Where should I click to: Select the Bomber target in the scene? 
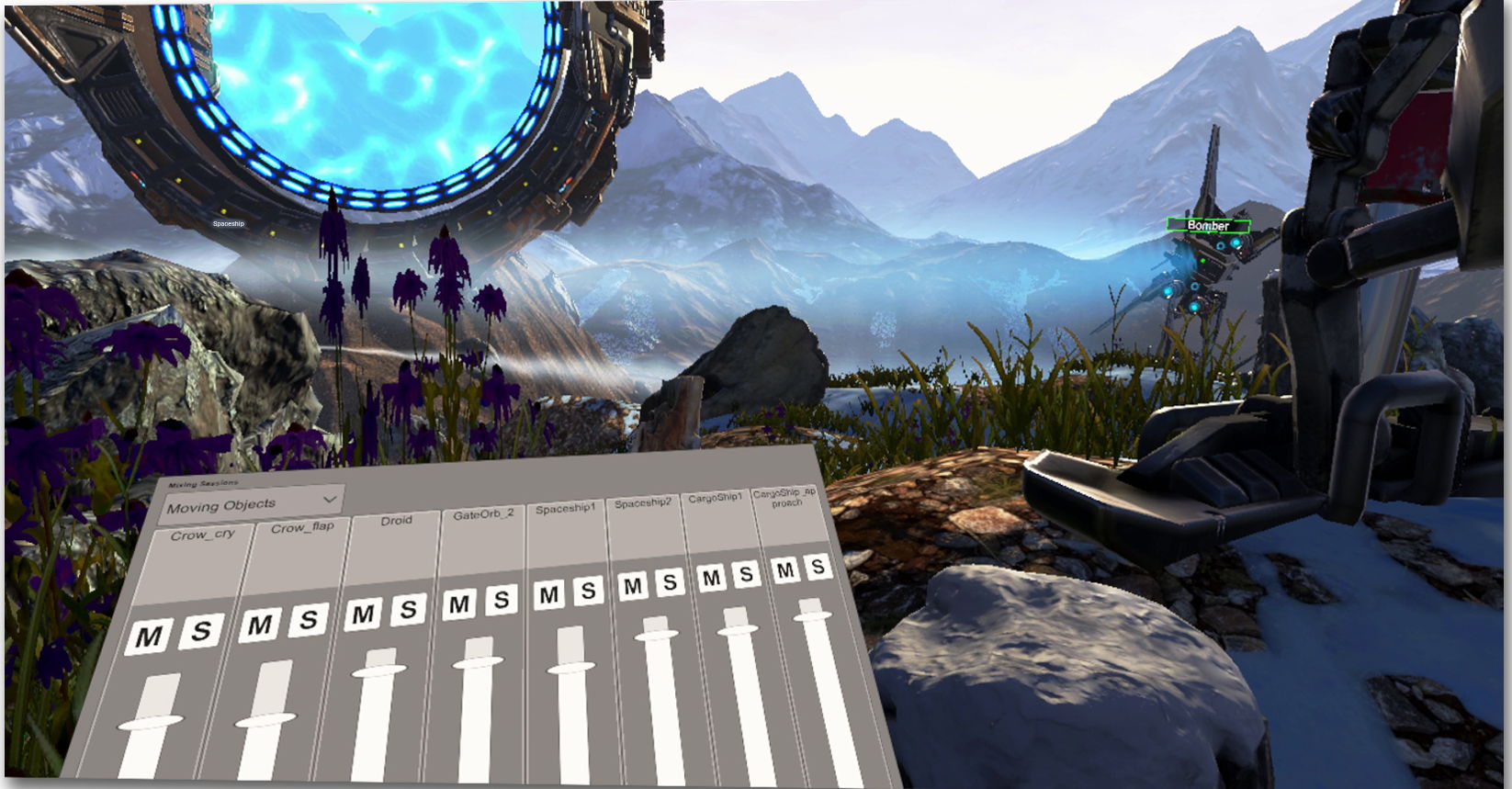(x=1210, y=226)
